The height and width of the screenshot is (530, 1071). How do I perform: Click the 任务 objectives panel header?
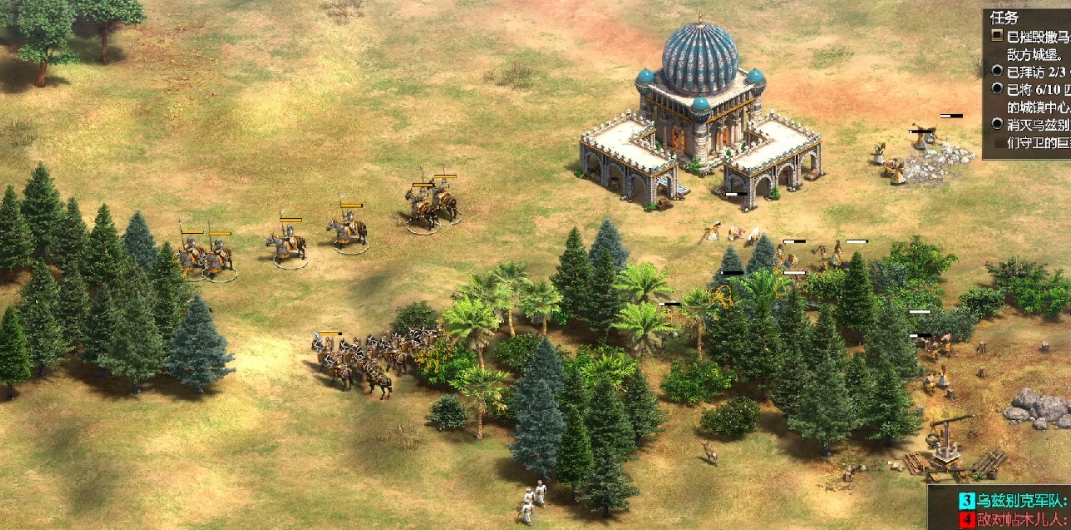click(1004, 17)
